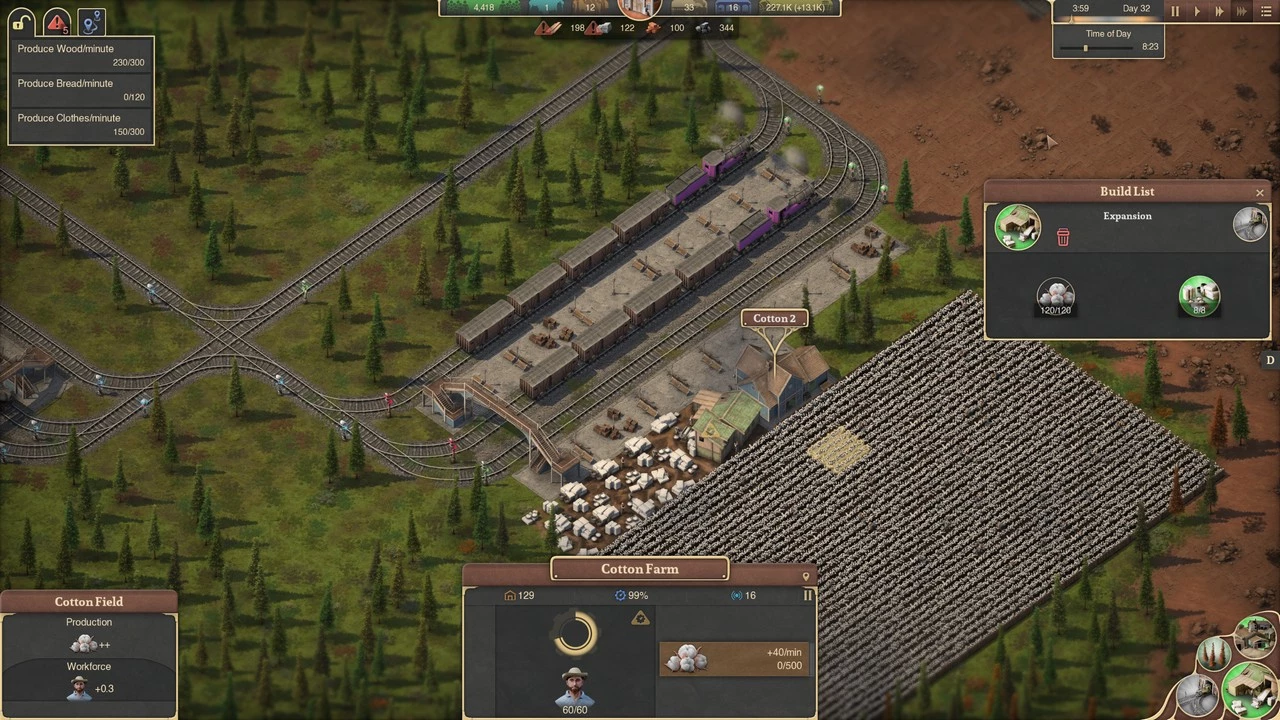Select the Produce Wood/minute objective
This screenshot has width=1280, height=720.
[81, 55]
